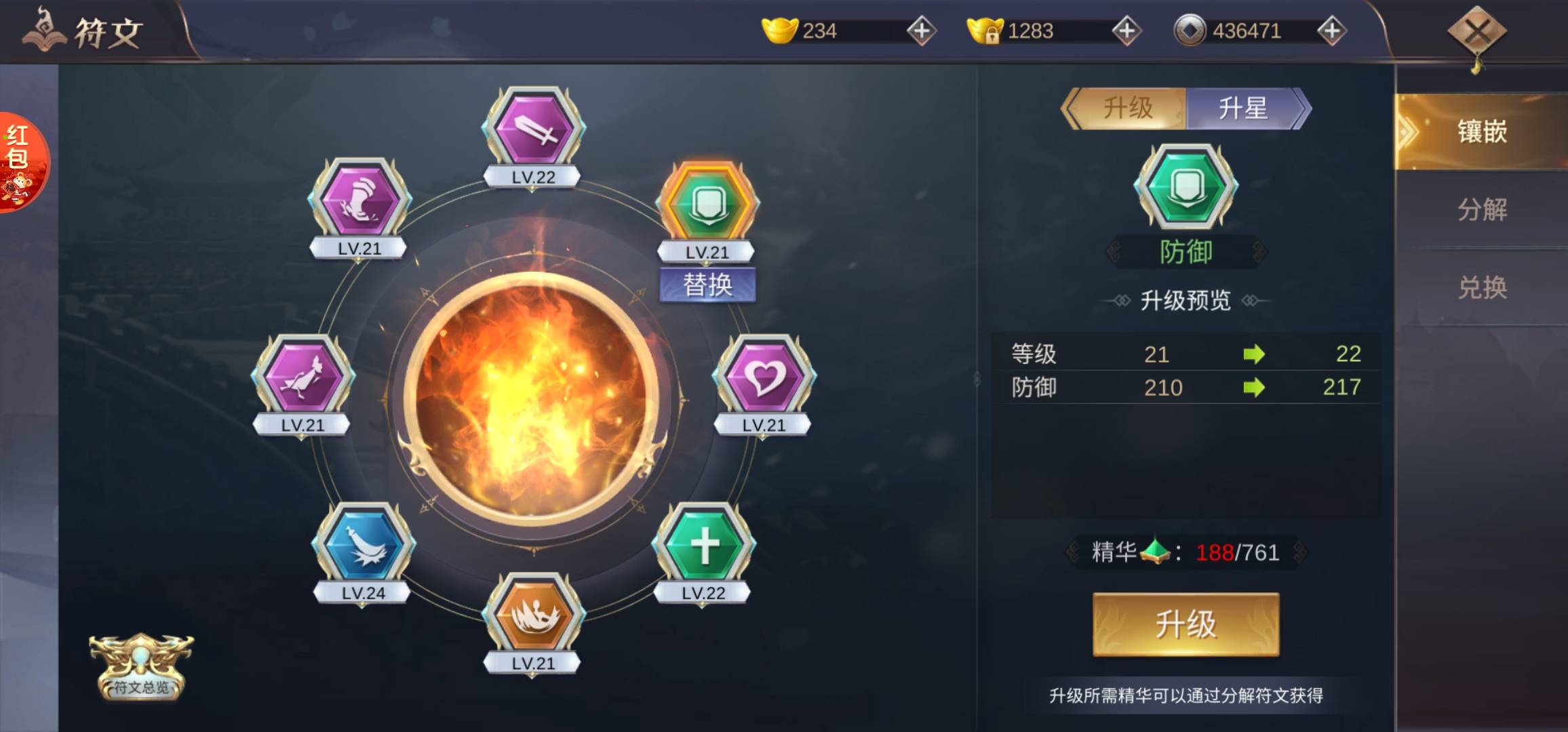Viewport: 1568px width, 732px height.
Task: Select the 升级 tab
Action: pos(1127,108)
